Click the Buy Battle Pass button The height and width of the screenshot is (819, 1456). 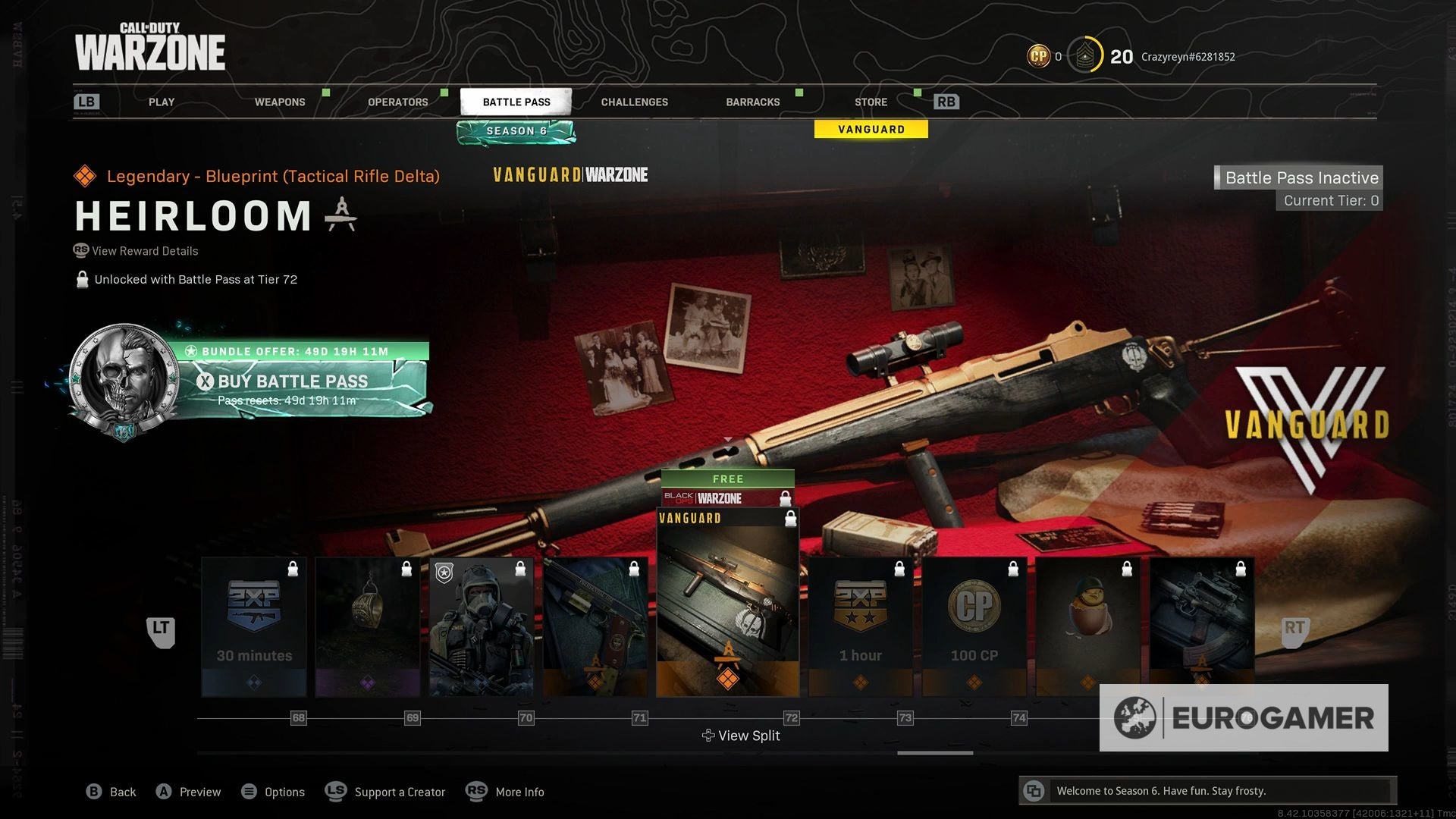(x=293, y=381)
